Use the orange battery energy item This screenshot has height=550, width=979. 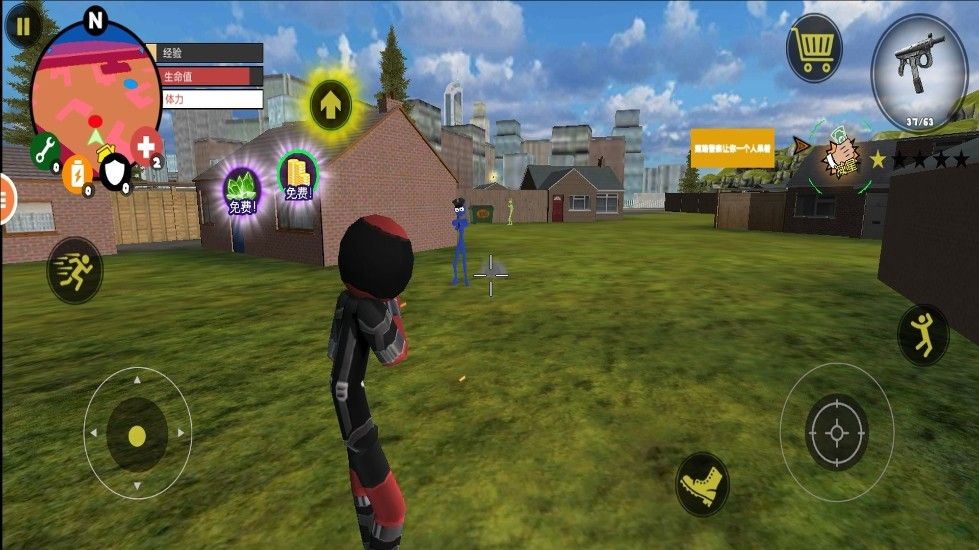tap(76, 173)
